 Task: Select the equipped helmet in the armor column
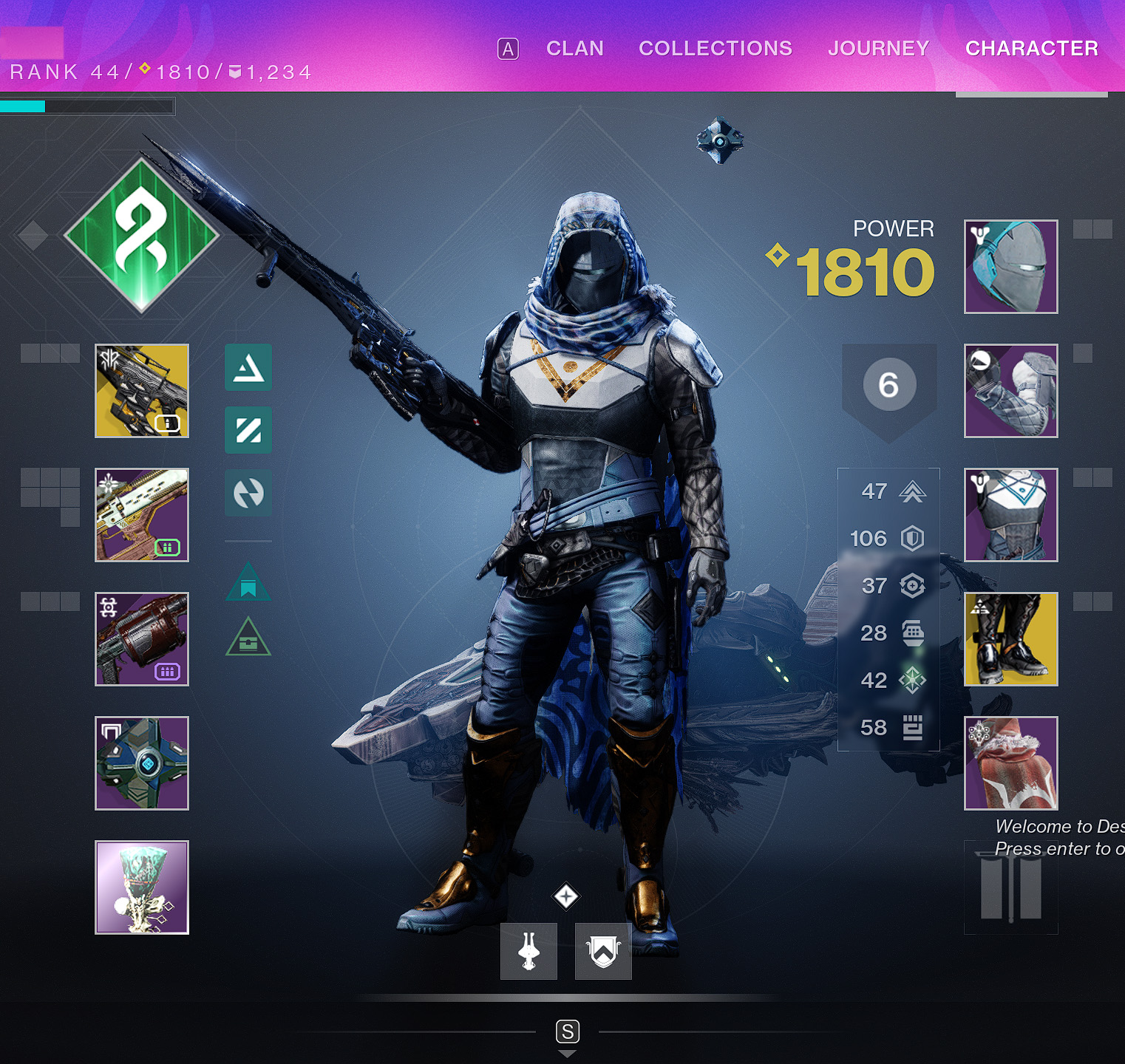[x=1010, y=266]
